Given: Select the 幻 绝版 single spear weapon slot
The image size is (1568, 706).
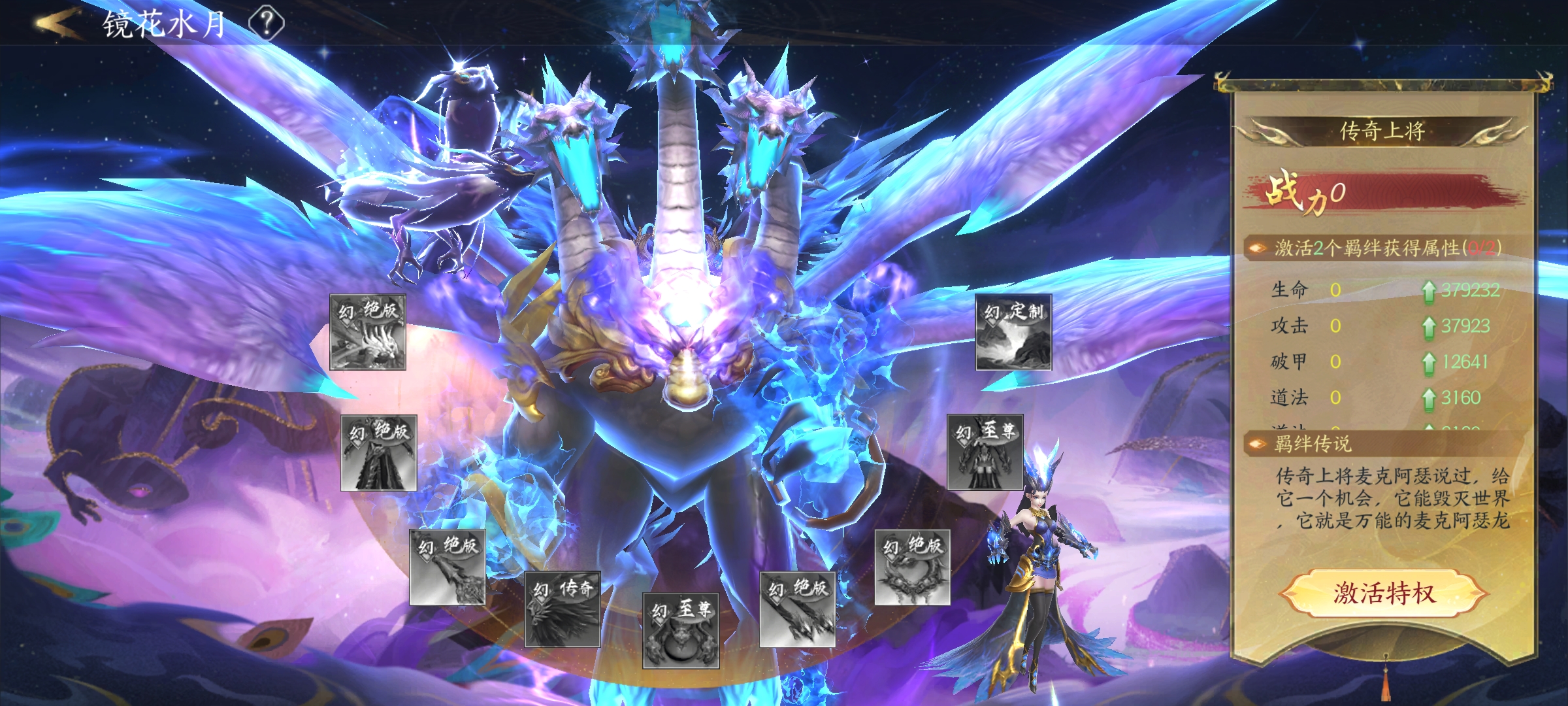Looking at the screenshot, I should click(x=448, y=567).
